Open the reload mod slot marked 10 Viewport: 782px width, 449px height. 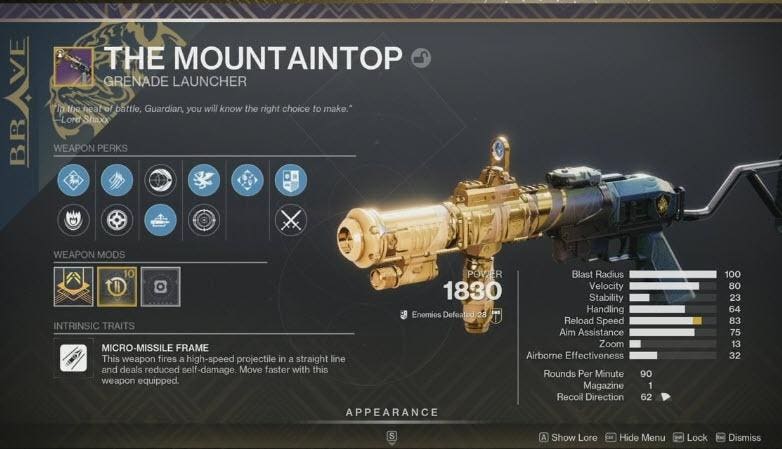point(116,286)
